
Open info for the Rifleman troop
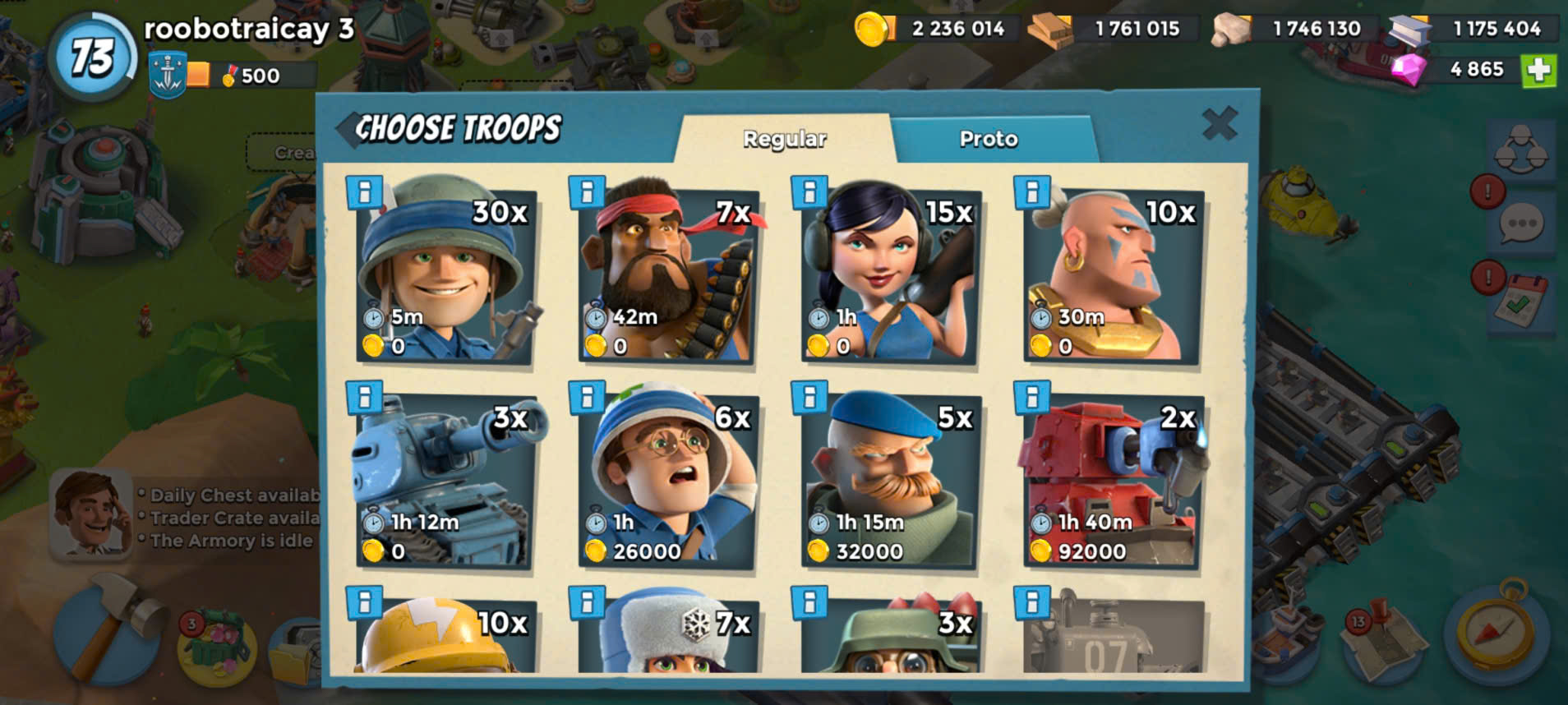(x=364, y=192)
